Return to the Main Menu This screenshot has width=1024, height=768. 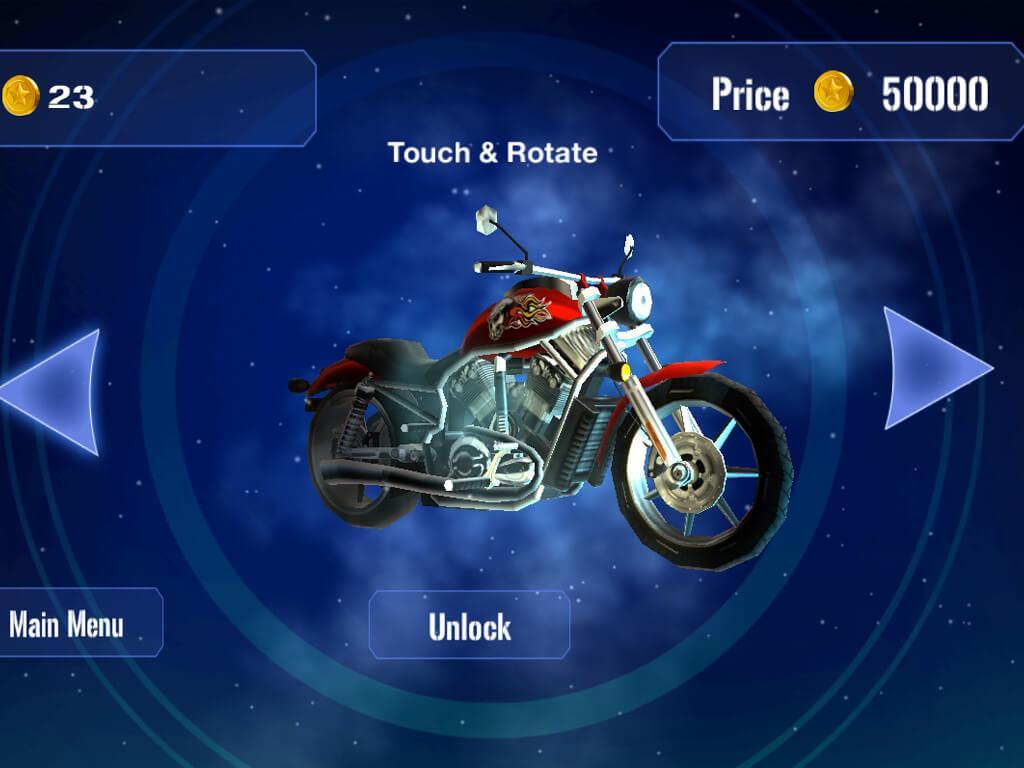coord(71,624)
